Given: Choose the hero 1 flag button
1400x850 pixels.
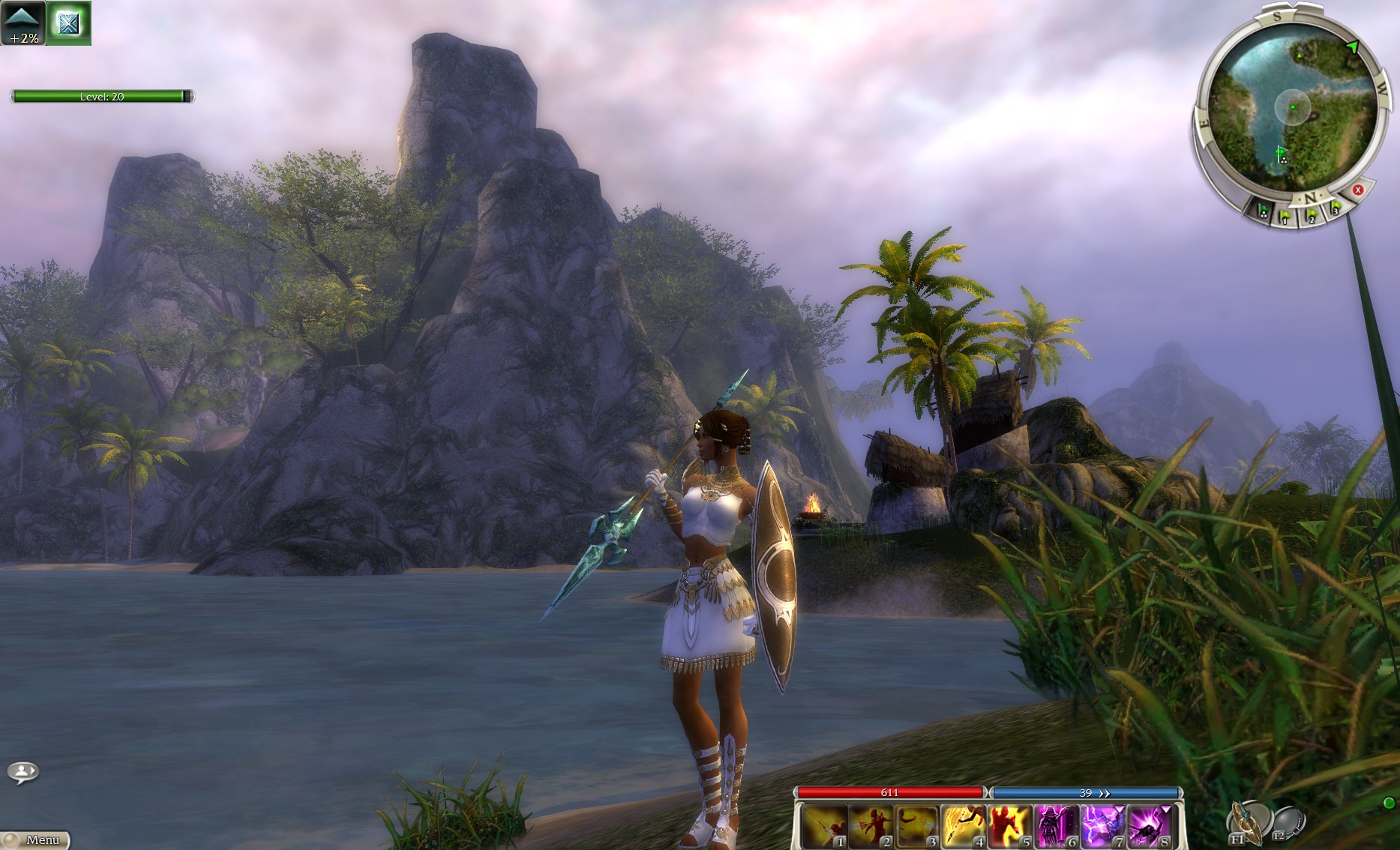Looking at the screenshot, I should [x=1285, y=217].
